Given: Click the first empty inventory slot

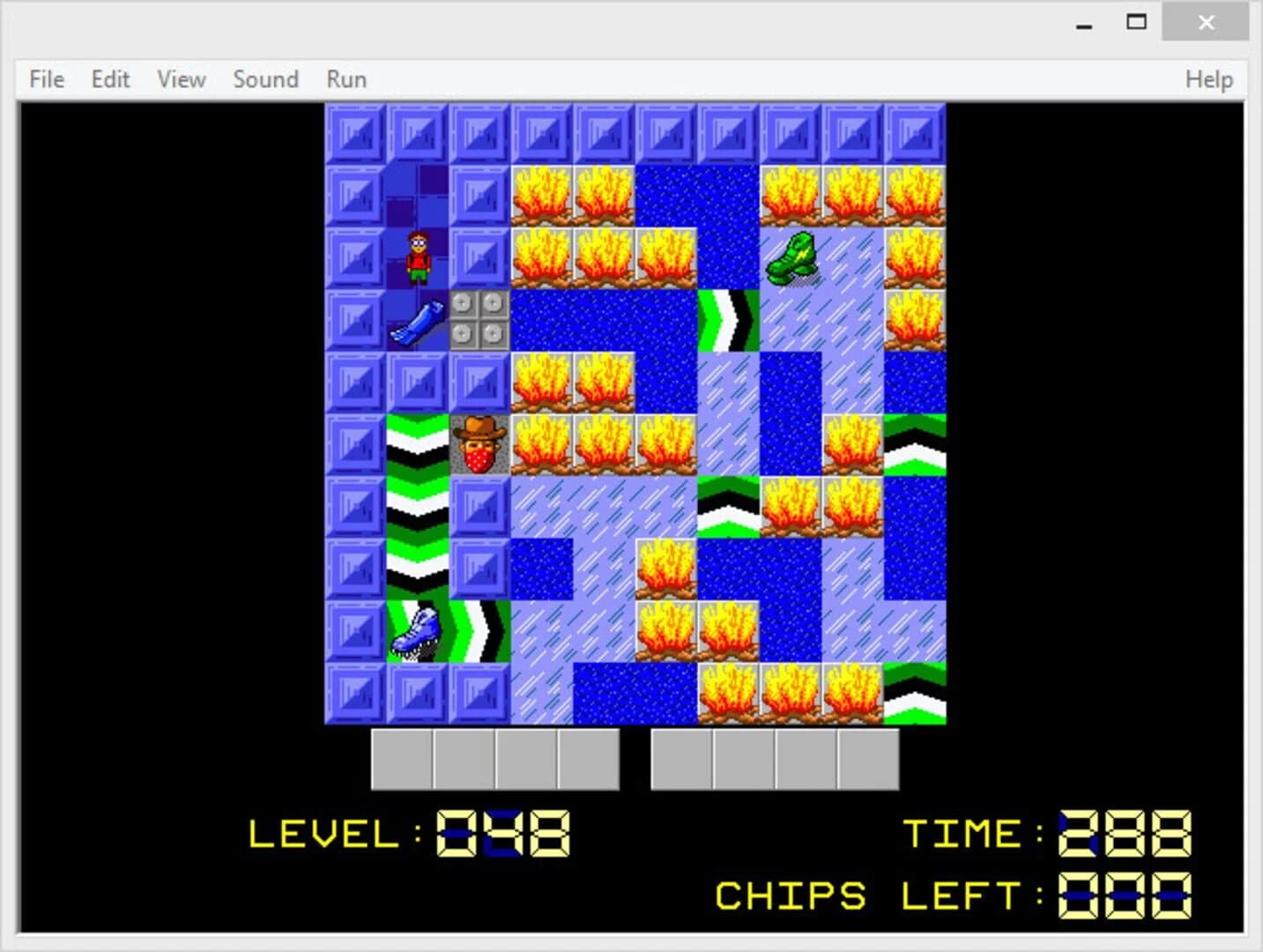Looking at the screenshot, I should click(403, 758).
